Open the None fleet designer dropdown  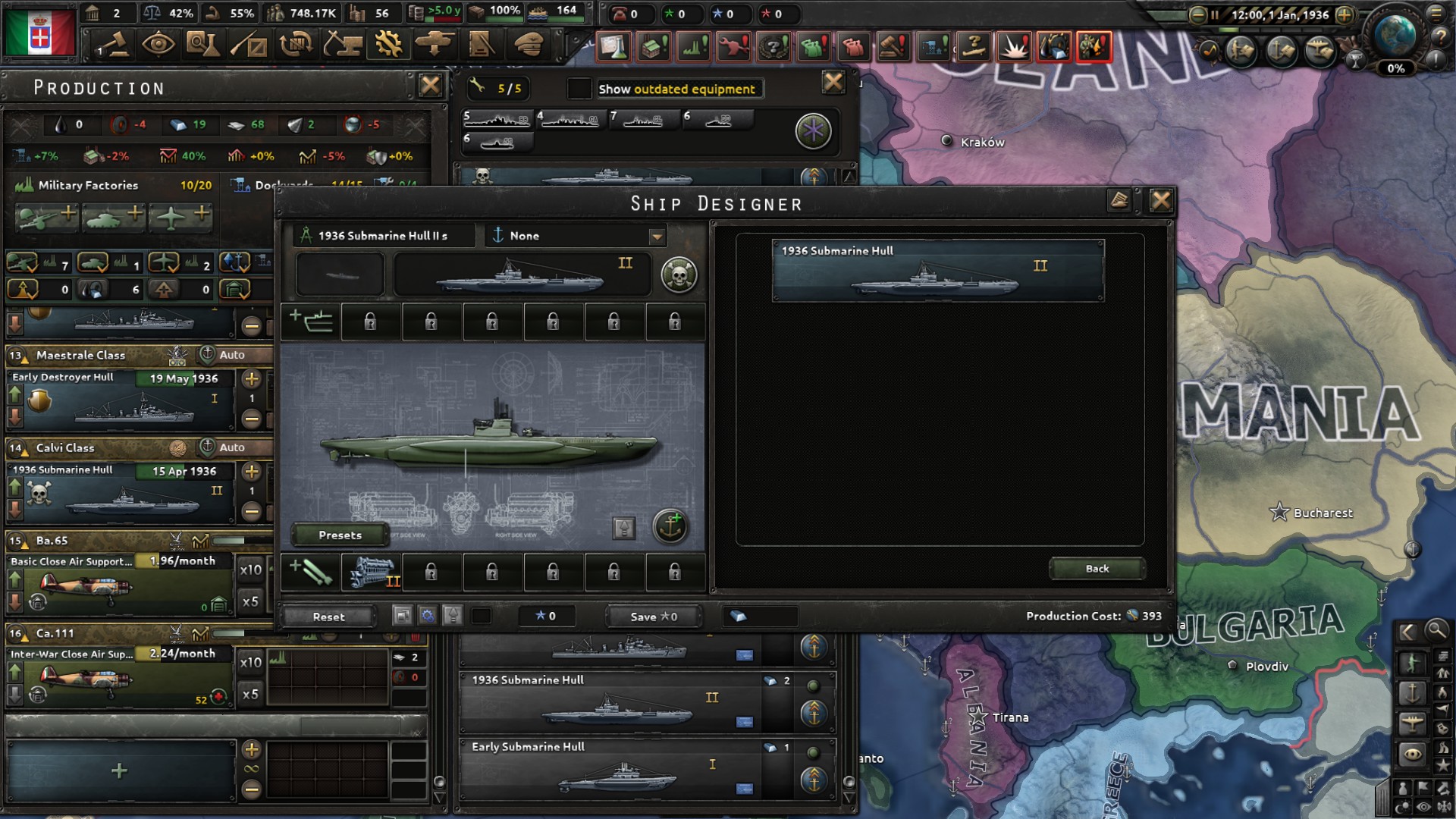click(575, 236)
